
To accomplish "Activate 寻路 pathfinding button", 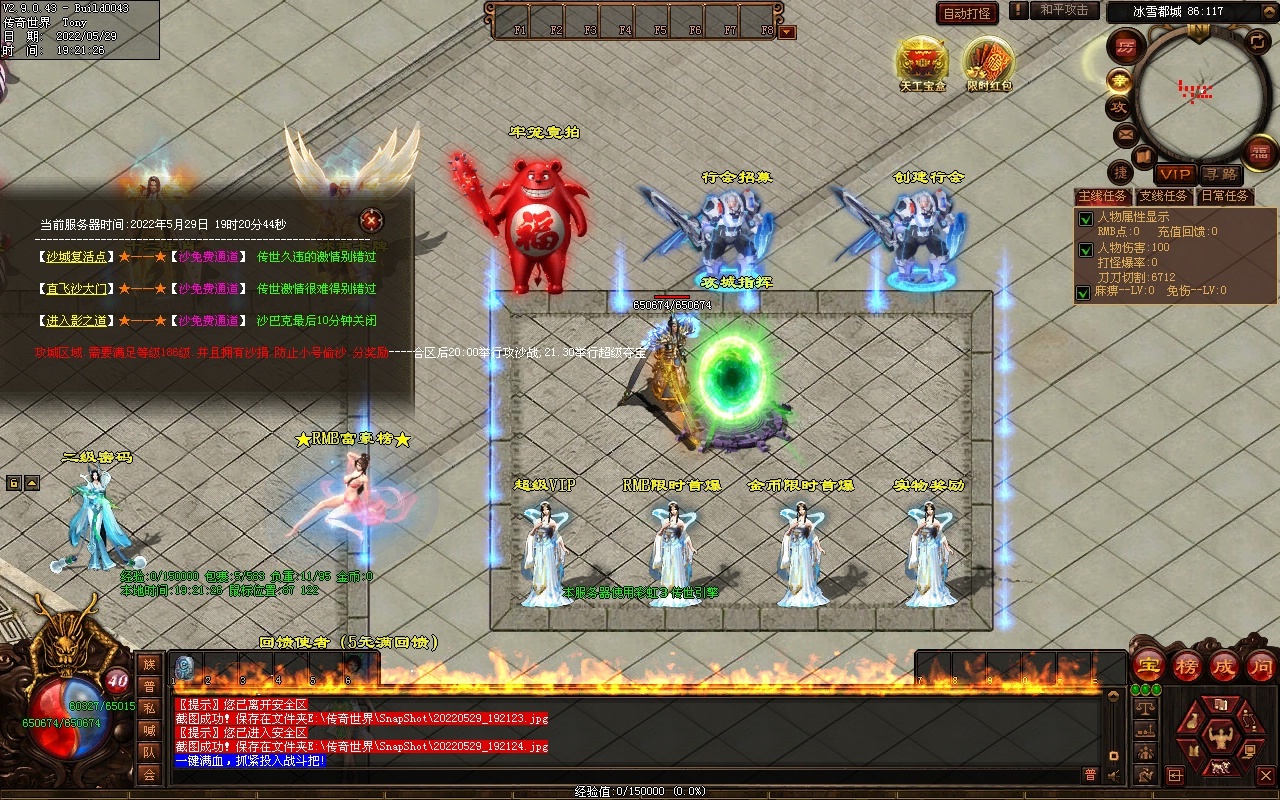I will (1219, 174).
